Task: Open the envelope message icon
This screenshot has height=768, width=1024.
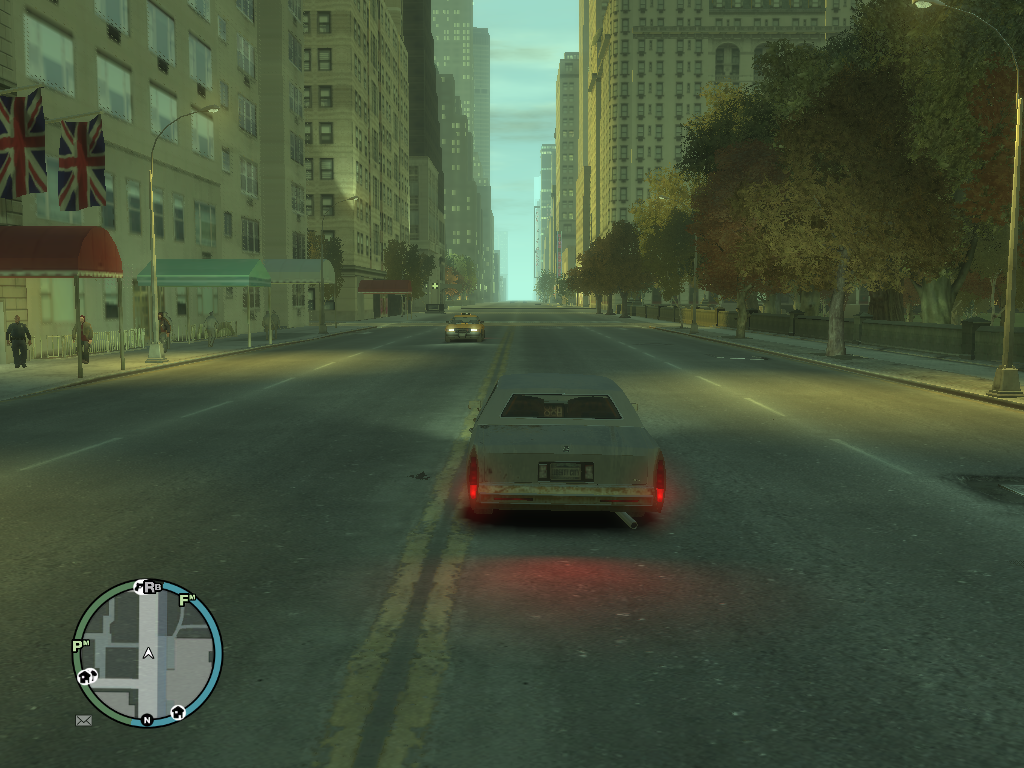Action: (x=84, y=719)
